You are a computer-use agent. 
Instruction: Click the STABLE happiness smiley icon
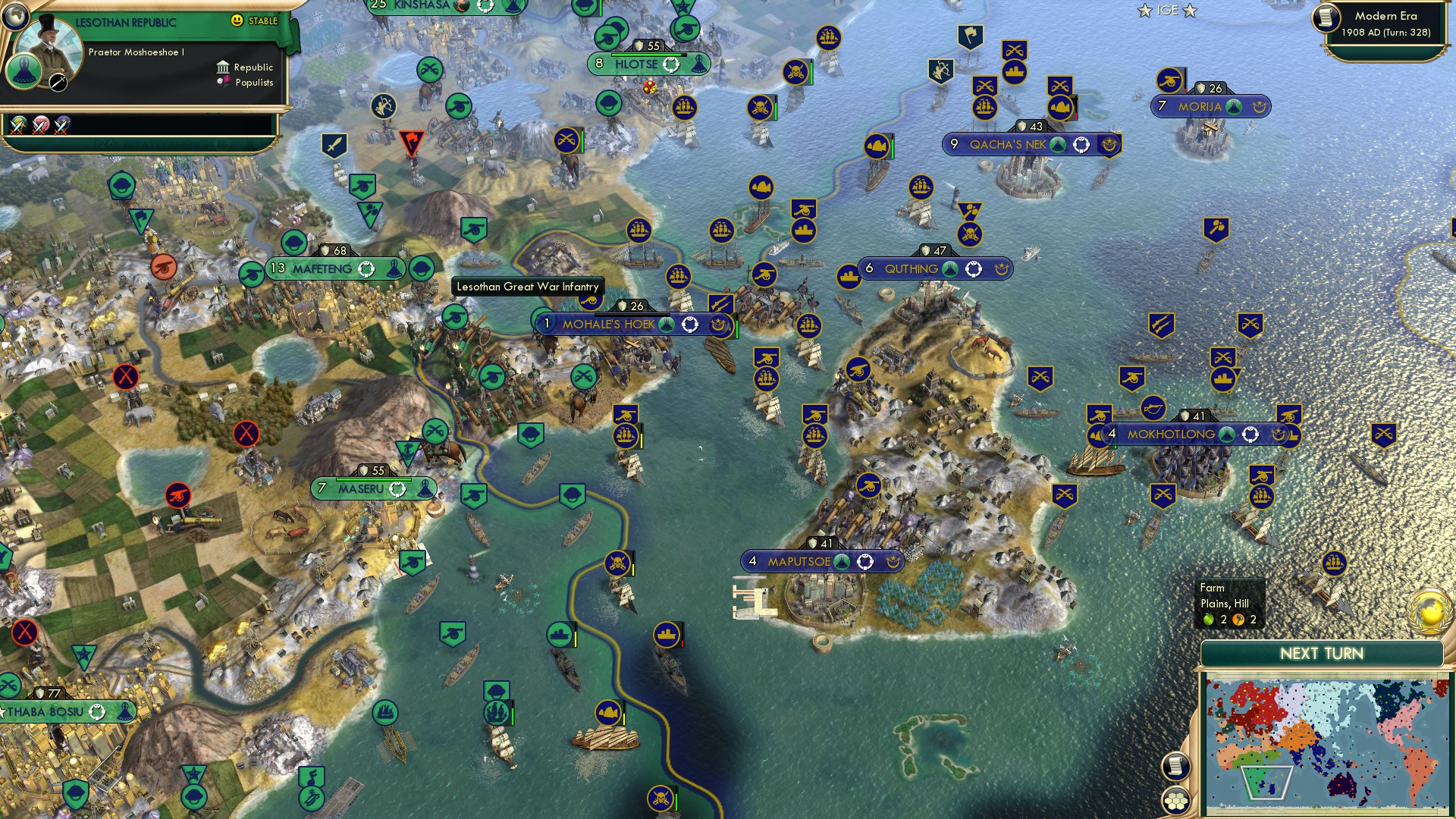pos(238,20)
